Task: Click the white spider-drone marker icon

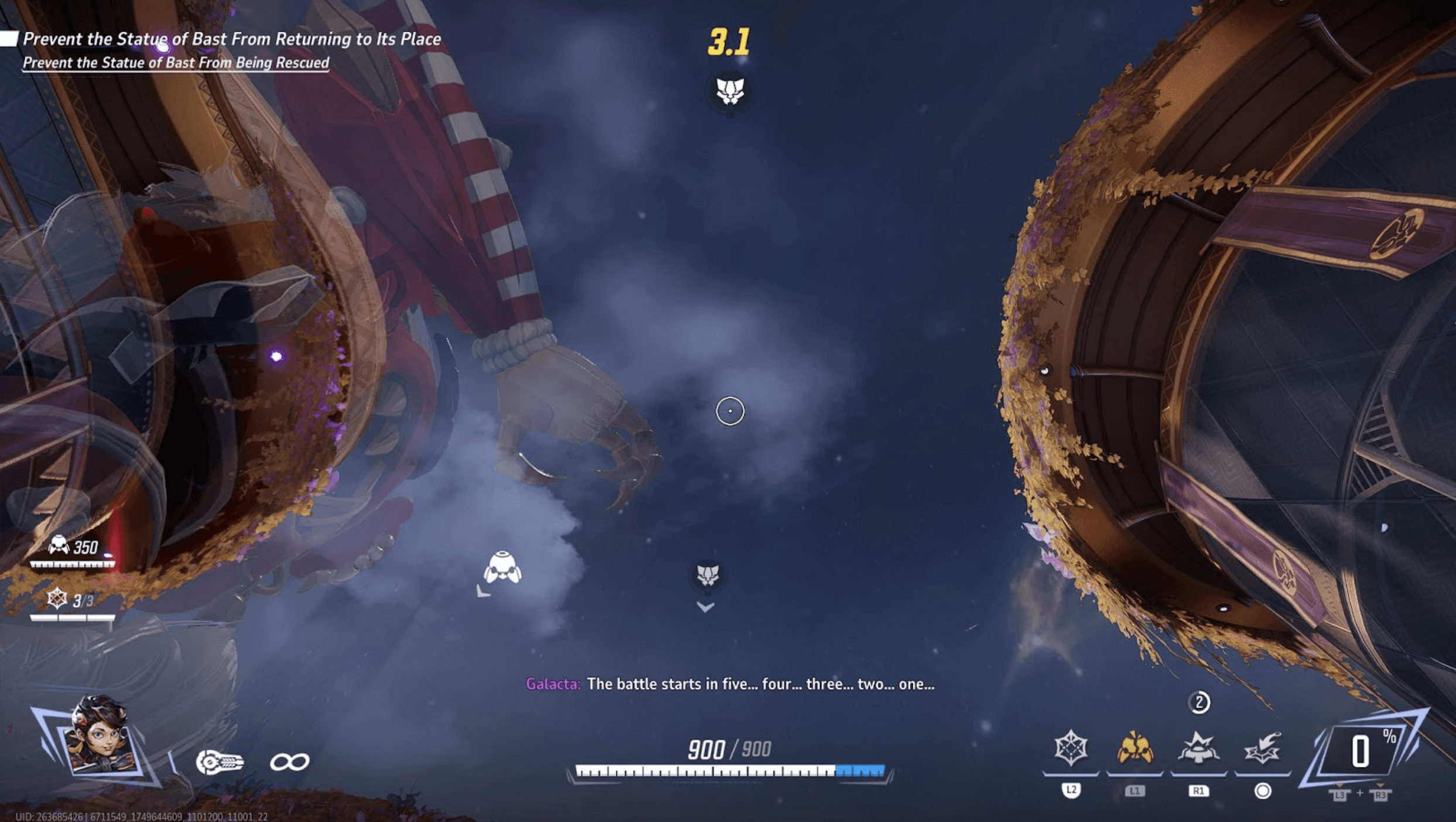Action: point(503,568)
